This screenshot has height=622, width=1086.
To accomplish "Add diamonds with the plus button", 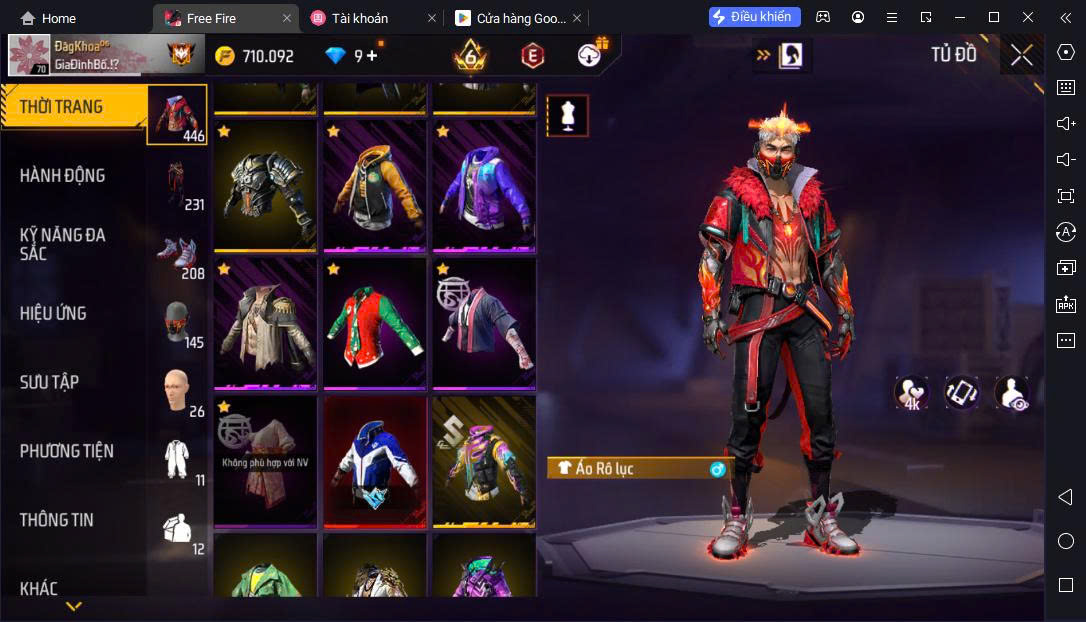I will pos(372,56).
